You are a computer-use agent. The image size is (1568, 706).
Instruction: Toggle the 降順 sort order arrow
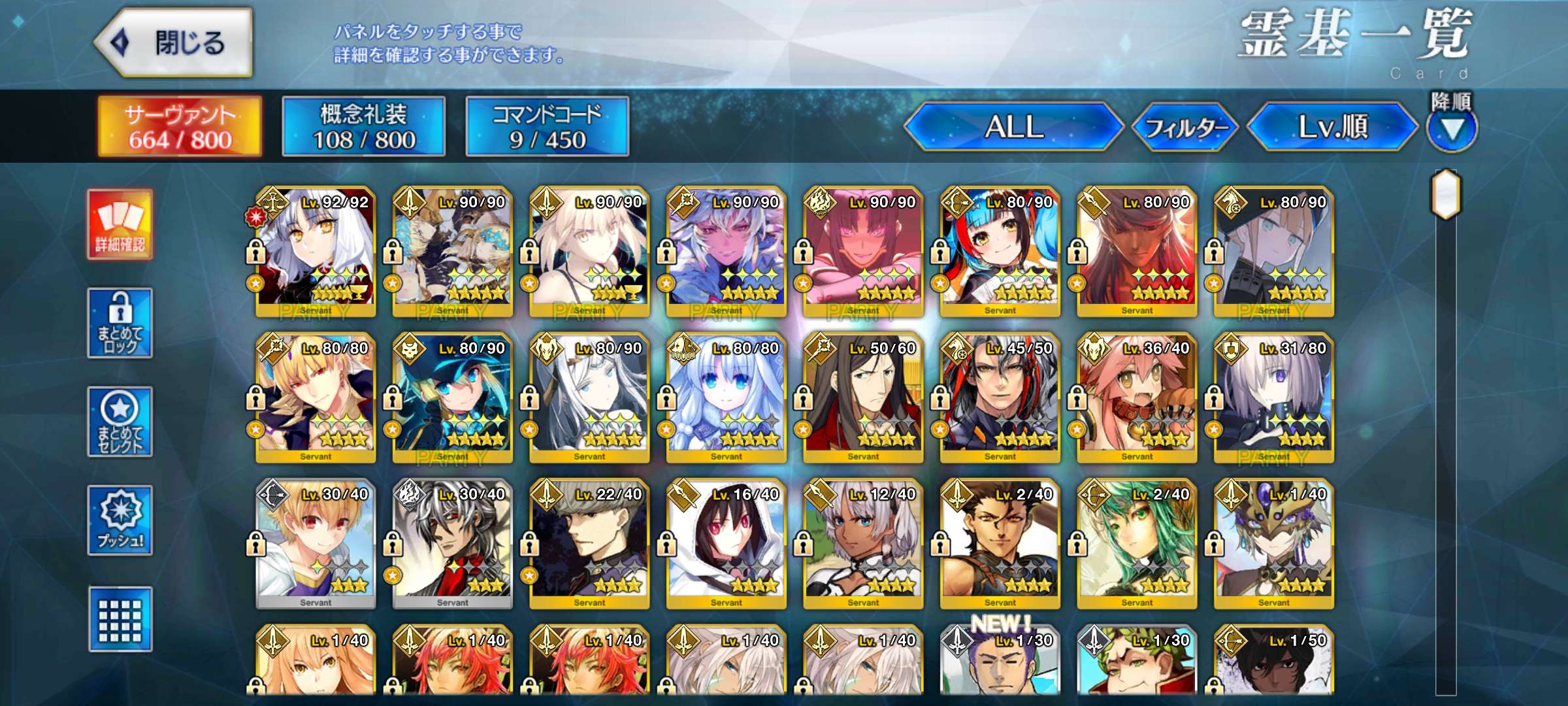point(1452,128)
